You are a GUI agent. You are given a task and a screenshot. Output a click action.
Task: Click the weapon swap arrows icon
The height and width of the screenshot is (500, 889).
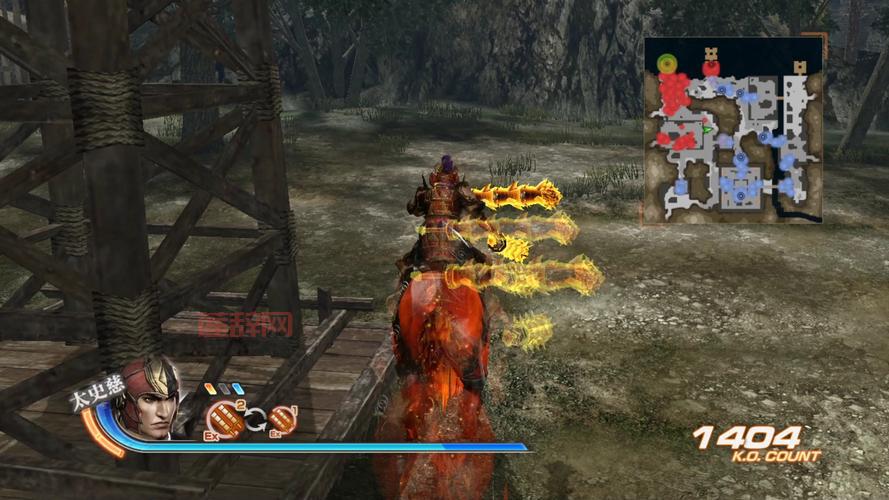tap(255, 420)
